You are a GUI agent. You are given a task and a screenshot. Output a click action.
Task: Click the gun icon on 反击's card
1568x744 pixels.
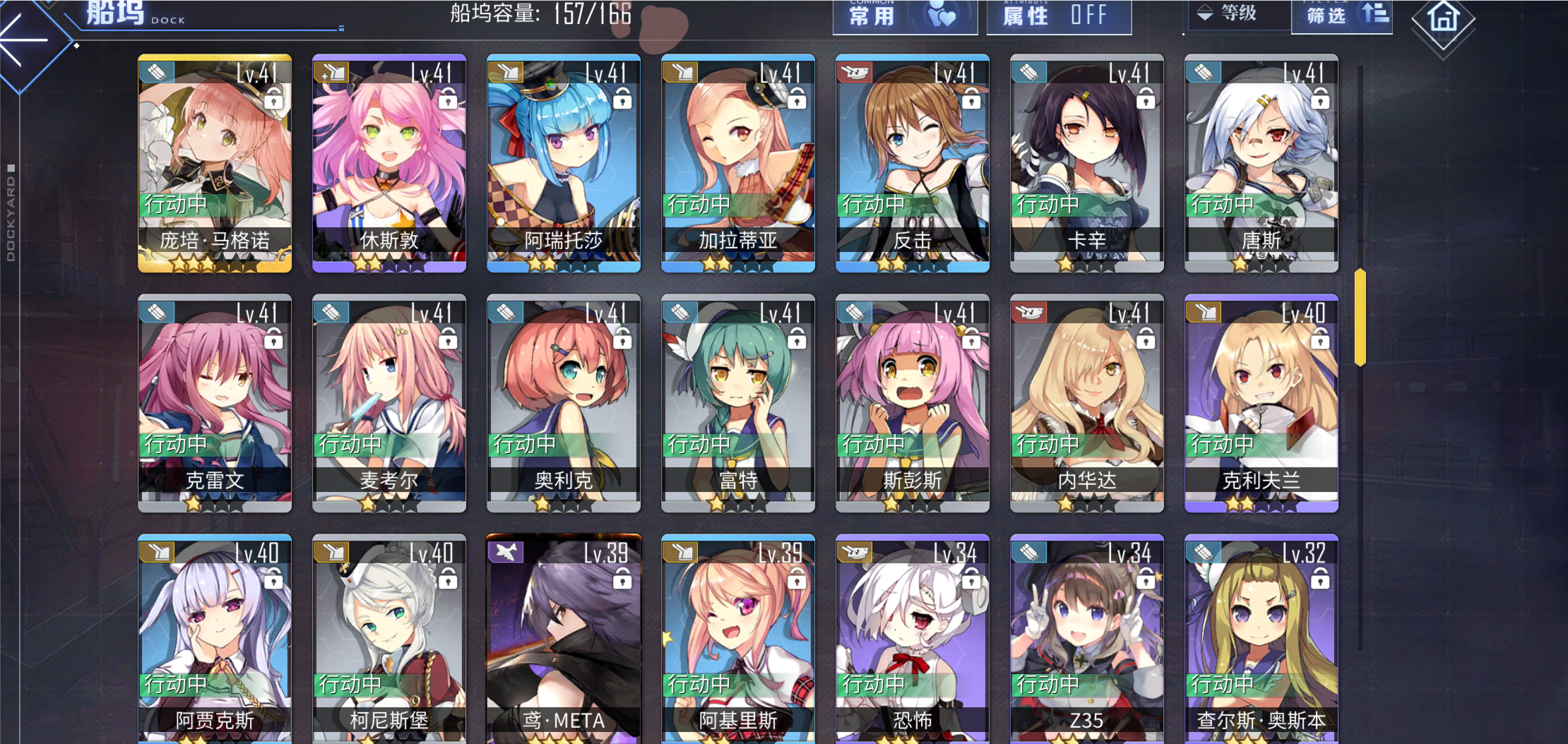854,72
